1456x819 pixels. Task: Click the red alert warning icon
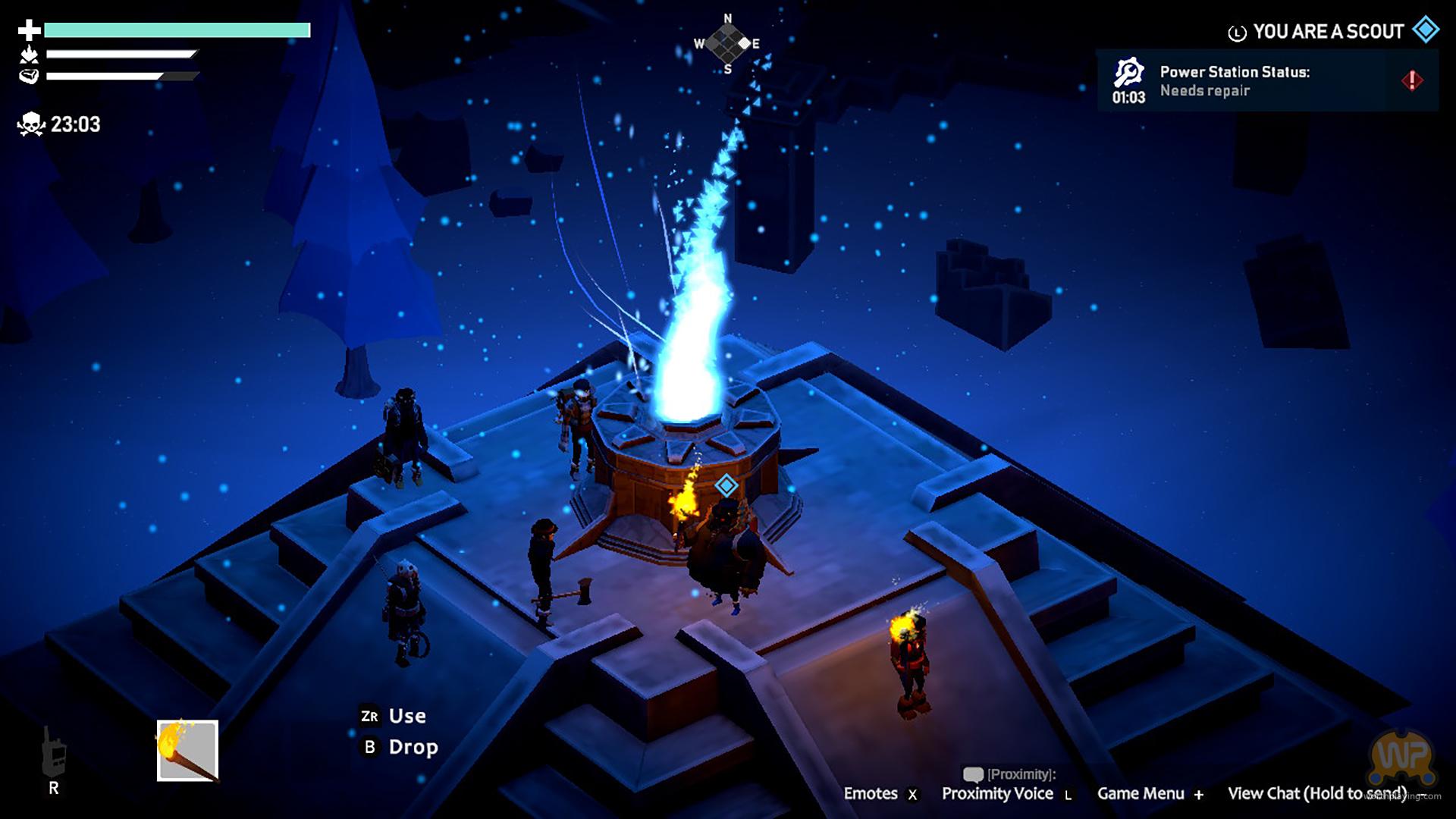[1412, 80]
